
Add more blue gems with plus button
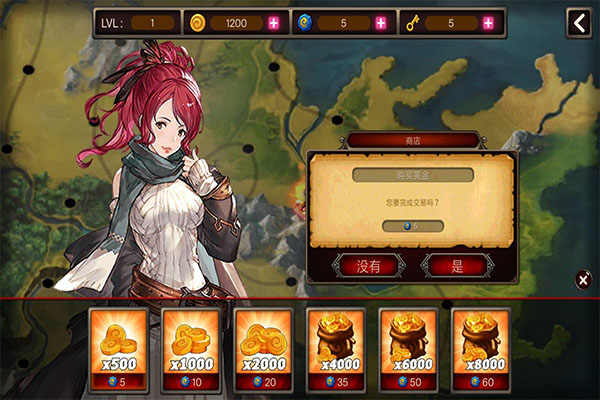pyautogui.click(x=381, y=23)
